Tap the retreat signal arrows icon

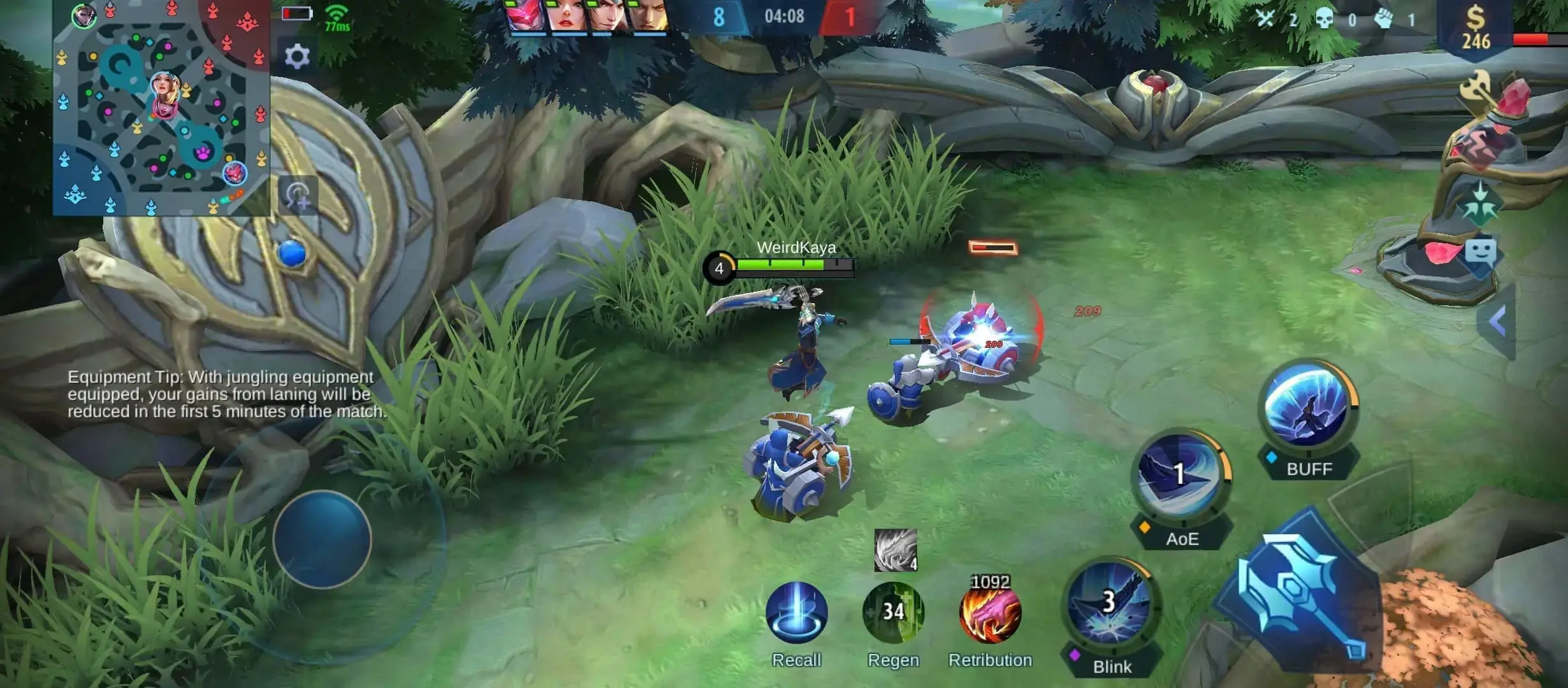click(1481, 204)
